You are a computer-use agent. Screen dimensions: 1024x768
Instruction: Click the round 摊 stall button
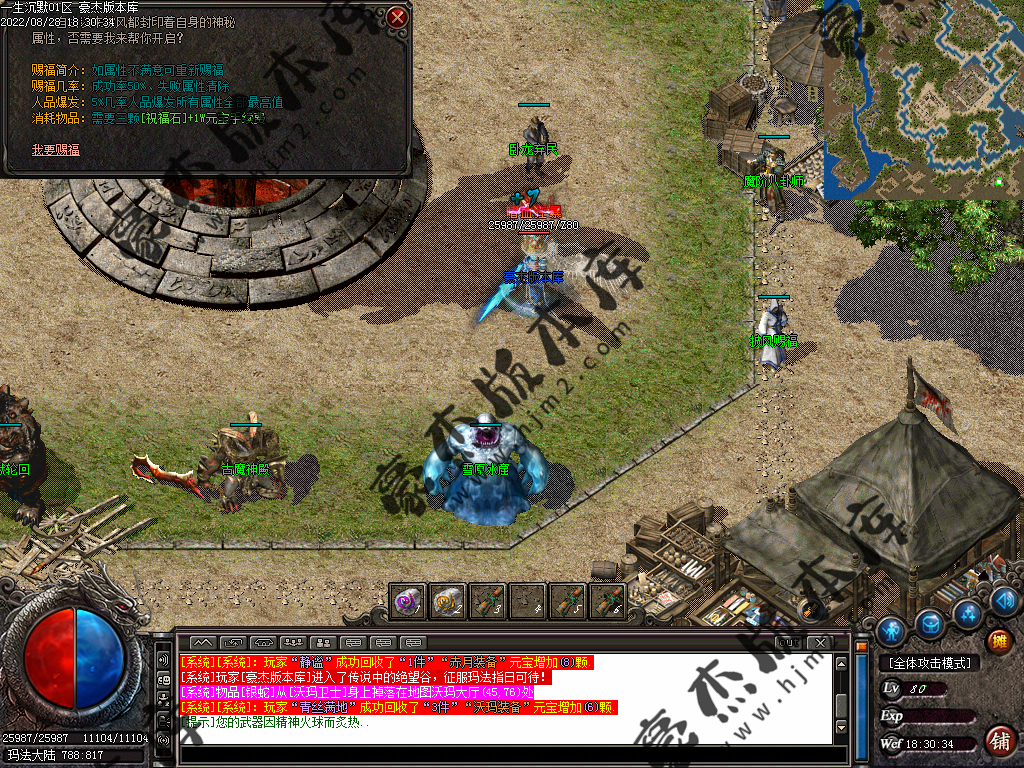(998, 640)
